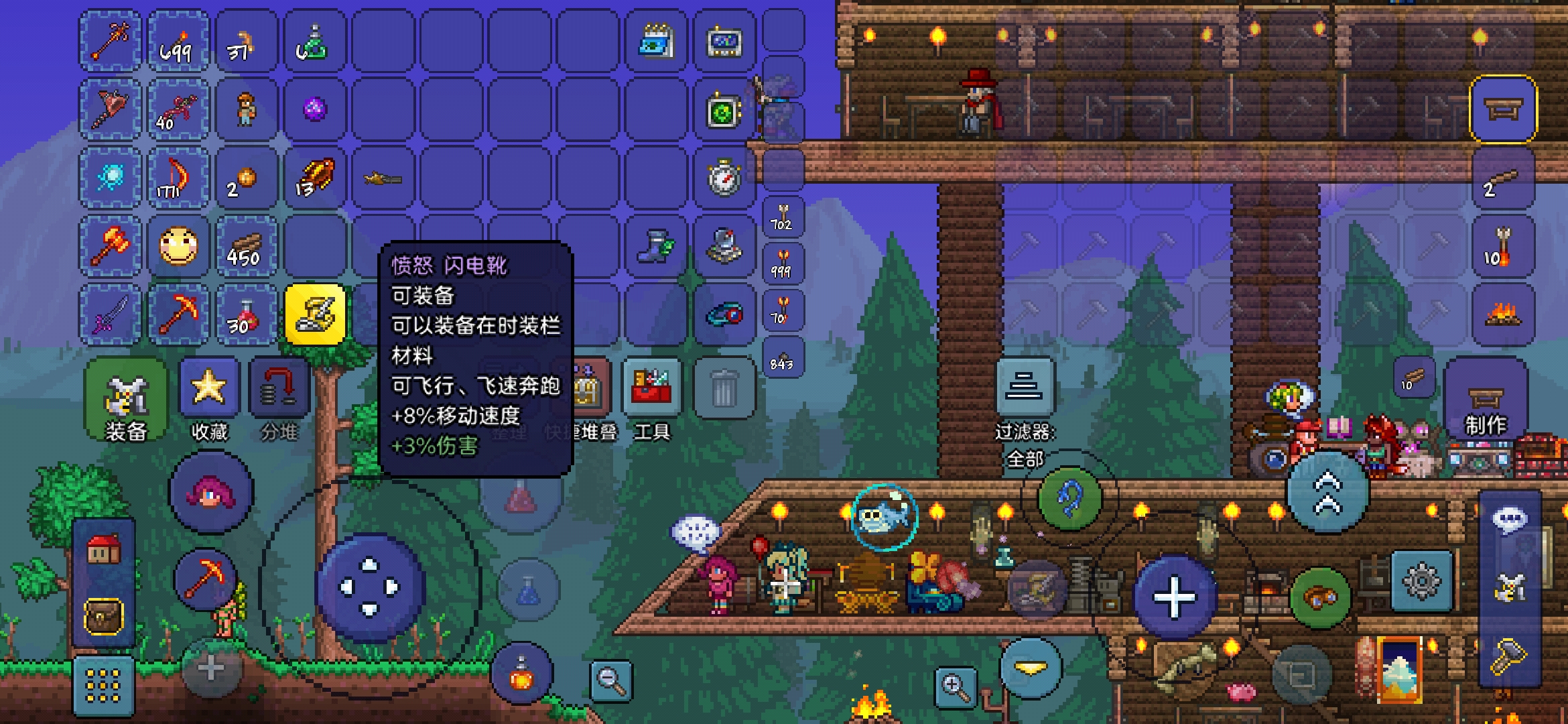Open the housing menu icon

click(x=104, y=551)
